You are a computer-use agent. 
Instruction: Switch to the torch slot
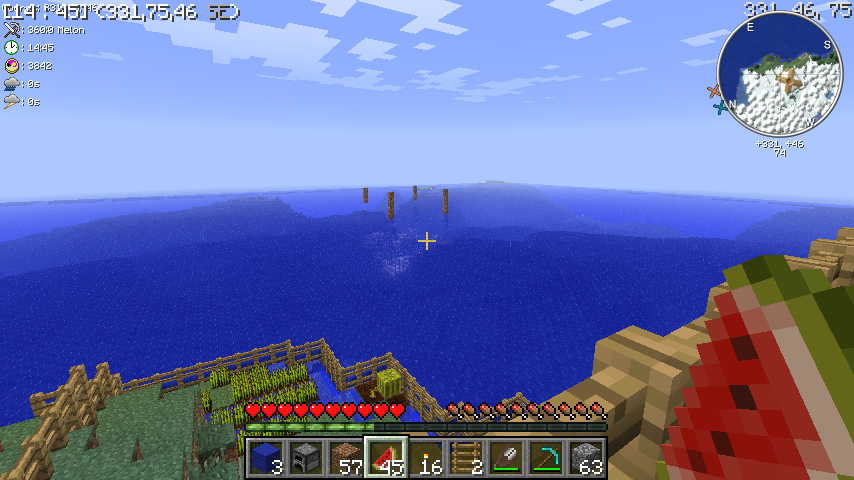[x=426, y=458]
